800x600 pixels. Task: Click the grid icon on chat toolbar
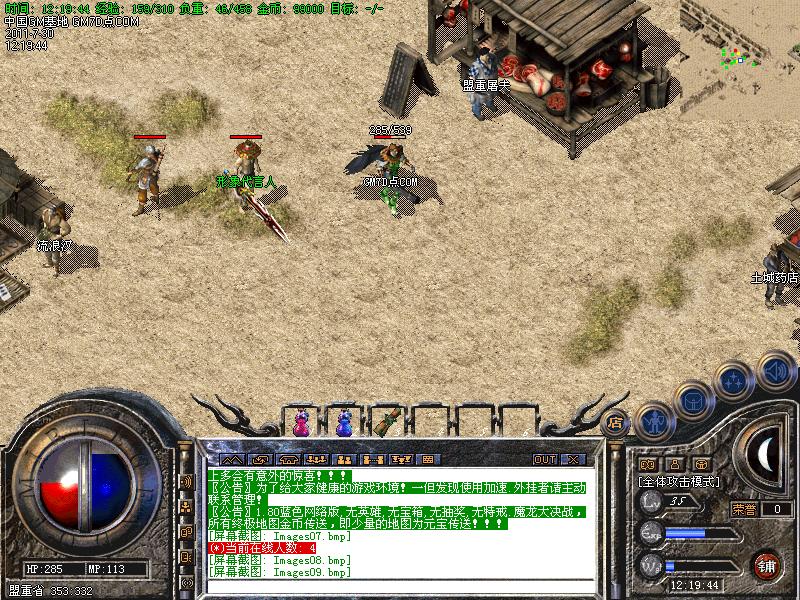pyautogui.click(x=428, y=459)
